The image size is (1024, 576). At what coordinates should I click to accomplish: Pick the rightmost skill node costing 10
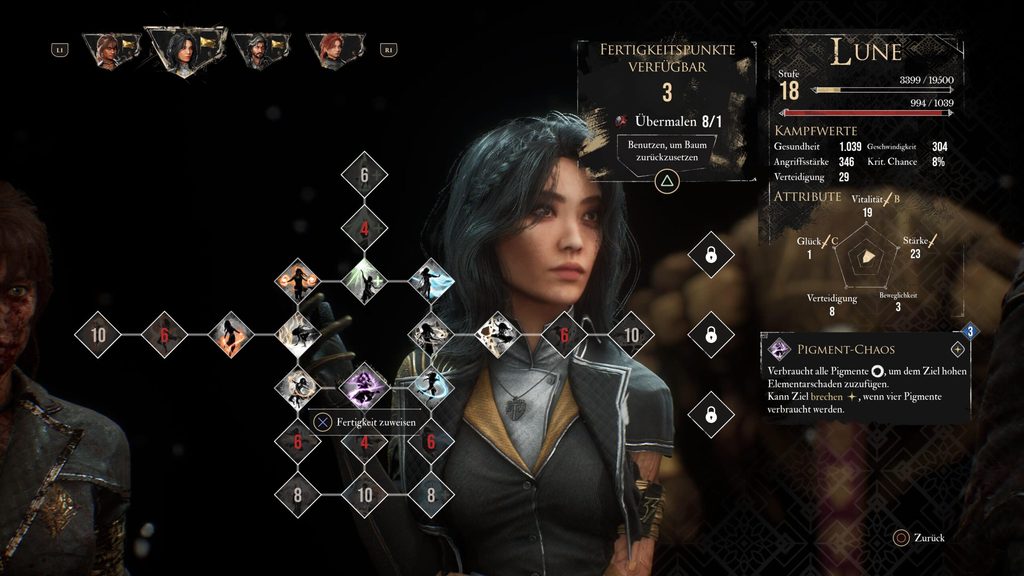click(x=631, y=333)
